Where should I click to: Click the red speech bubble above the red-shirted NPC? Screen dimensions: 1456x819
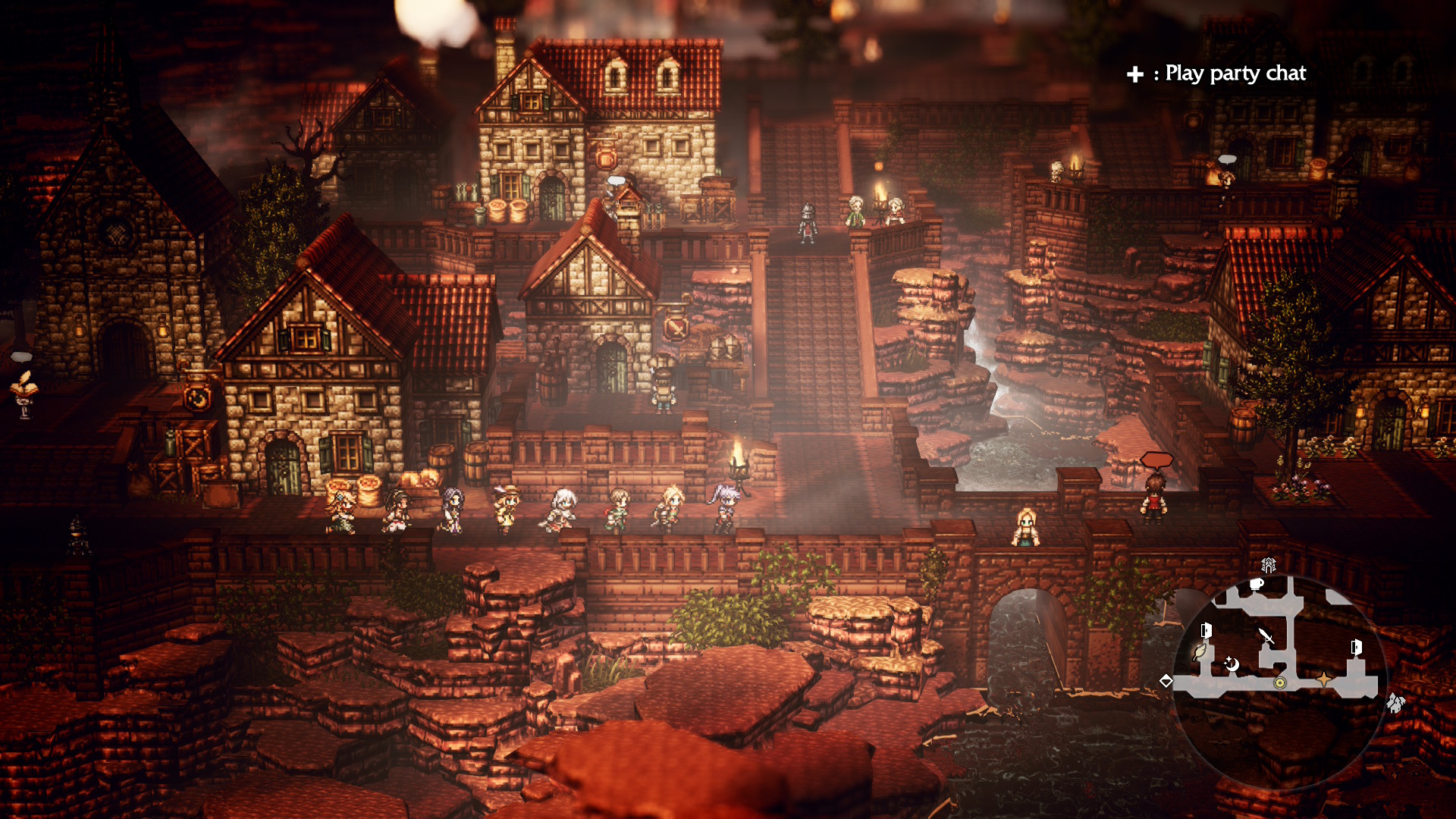click(1156, 459)
